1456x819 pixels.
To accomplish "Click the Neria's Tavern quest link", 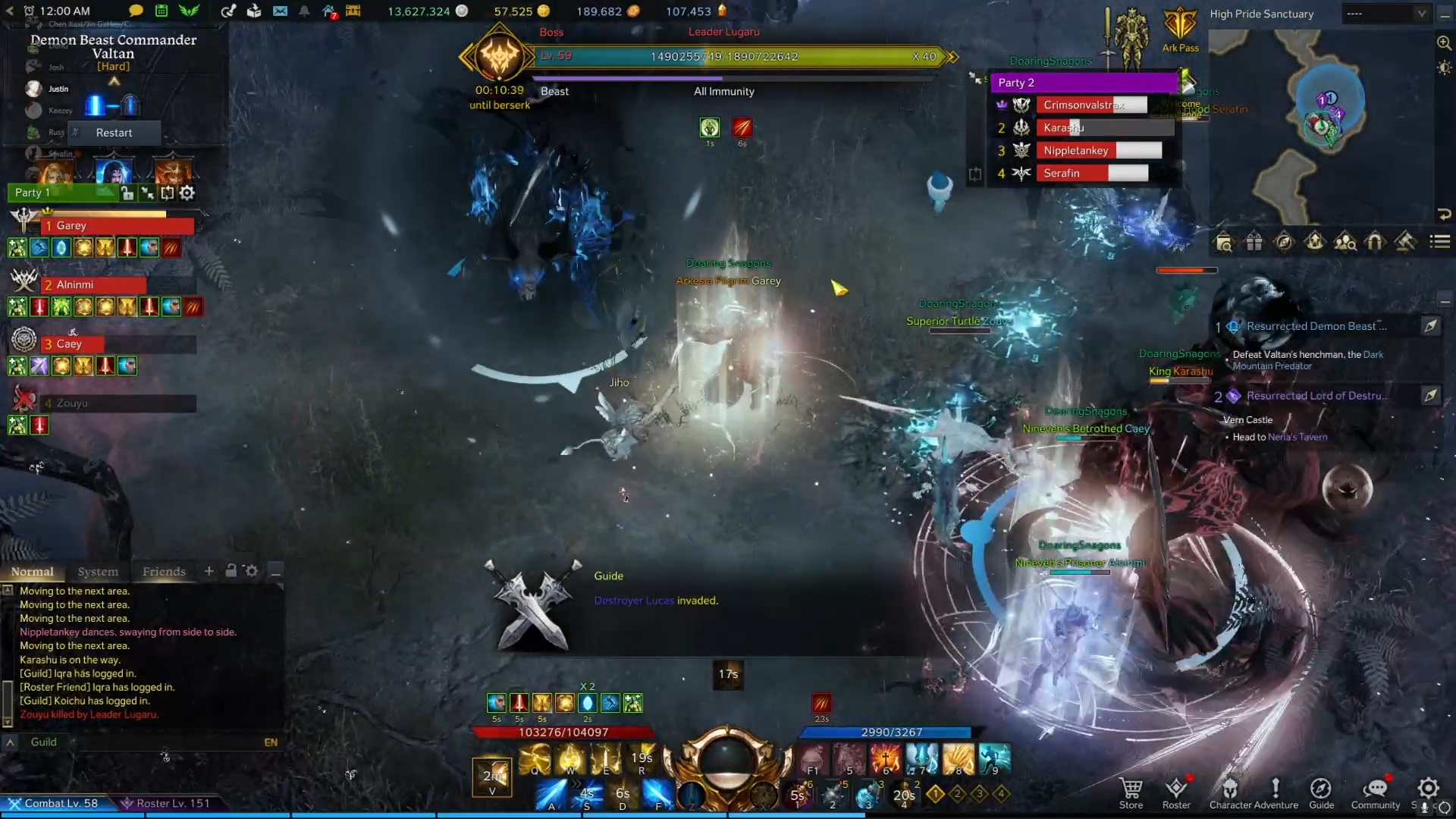I will click(x=1297, y=437).
